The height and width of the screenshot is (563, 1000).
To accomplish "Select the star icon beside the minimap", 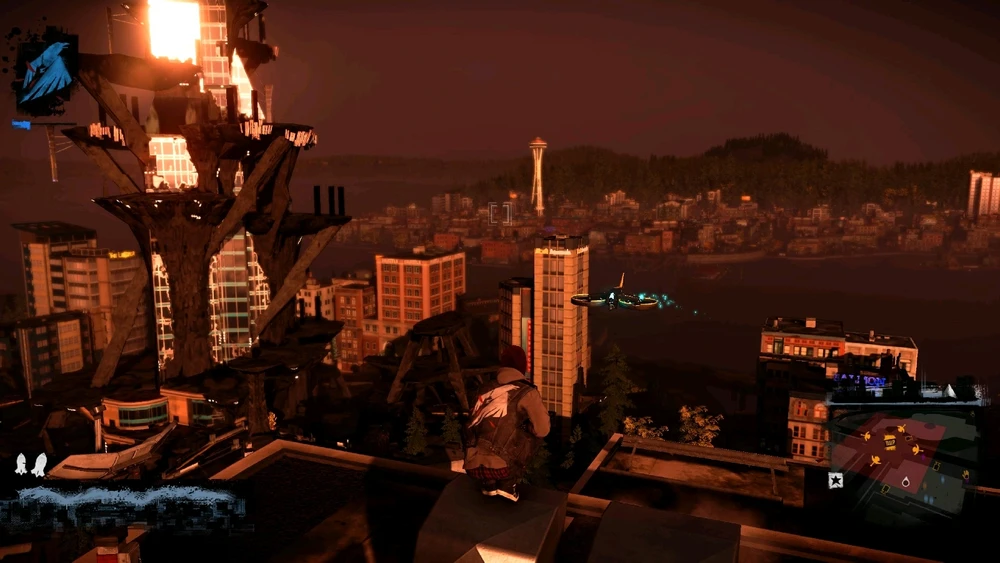I will tap(835, 480).
